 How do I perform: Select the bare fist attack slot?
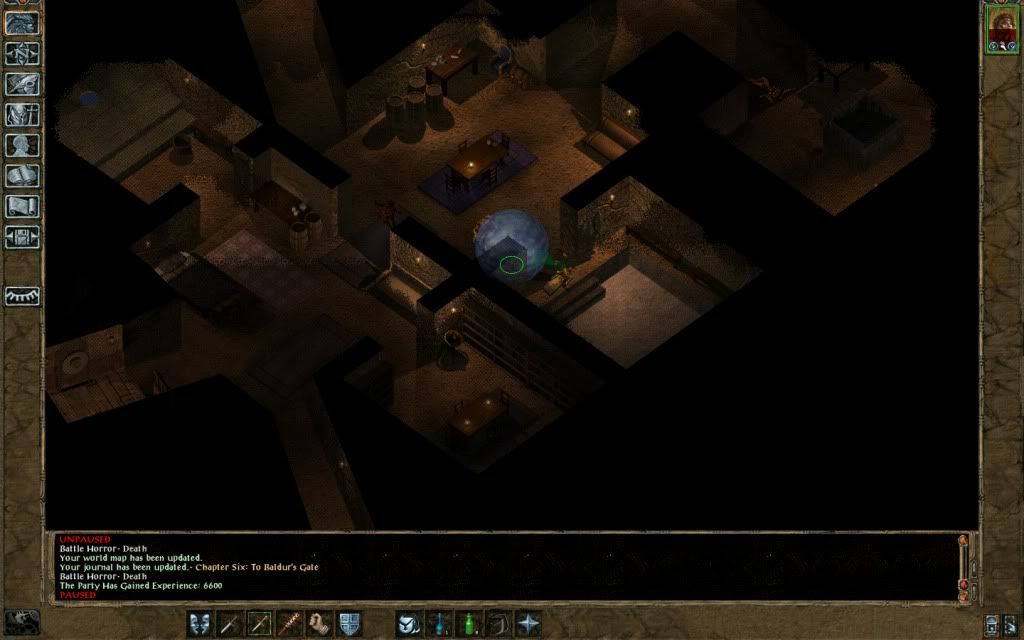[320, 623]
